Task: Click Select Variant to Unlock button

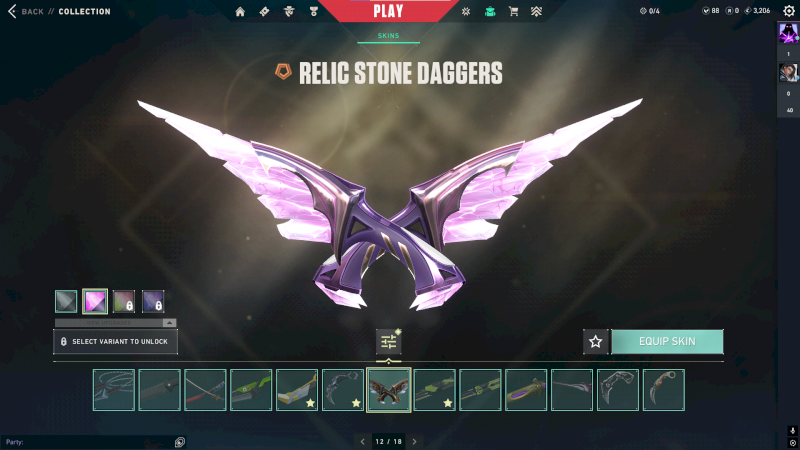Action: click(x=115, y=342)
